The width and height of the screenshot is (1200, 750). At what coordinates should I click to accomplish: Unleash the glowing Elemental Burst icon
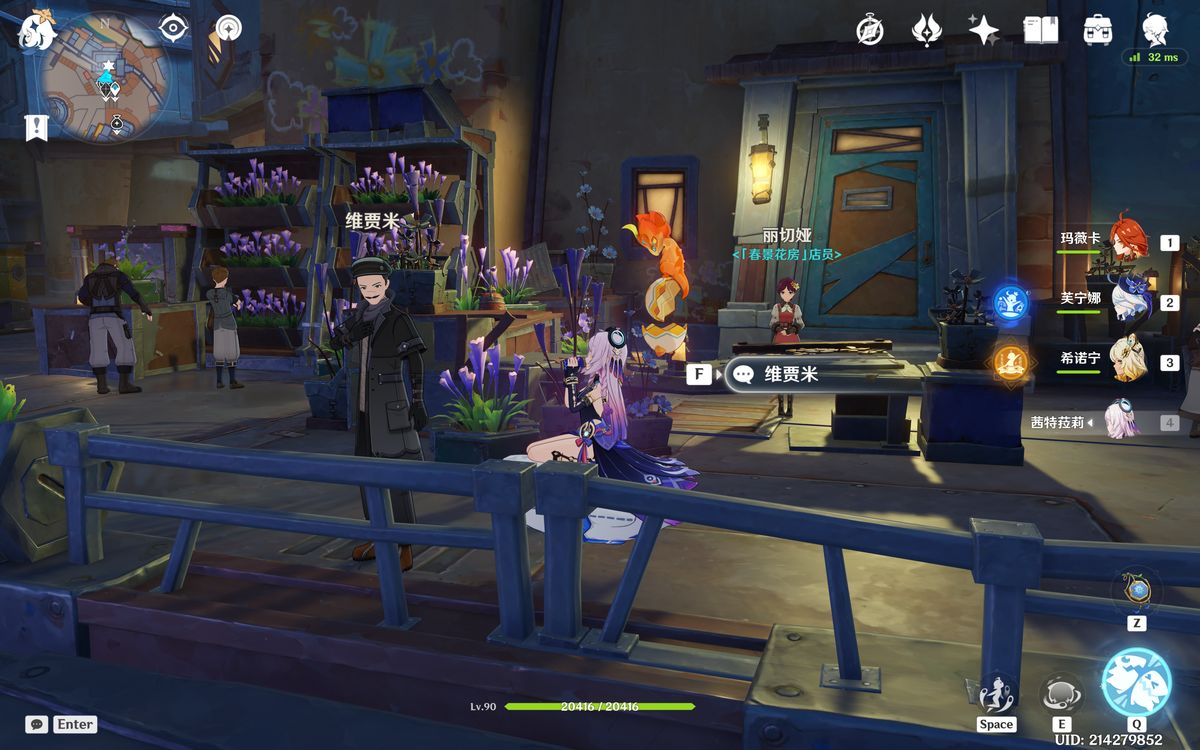click(x=1136, y=683)
